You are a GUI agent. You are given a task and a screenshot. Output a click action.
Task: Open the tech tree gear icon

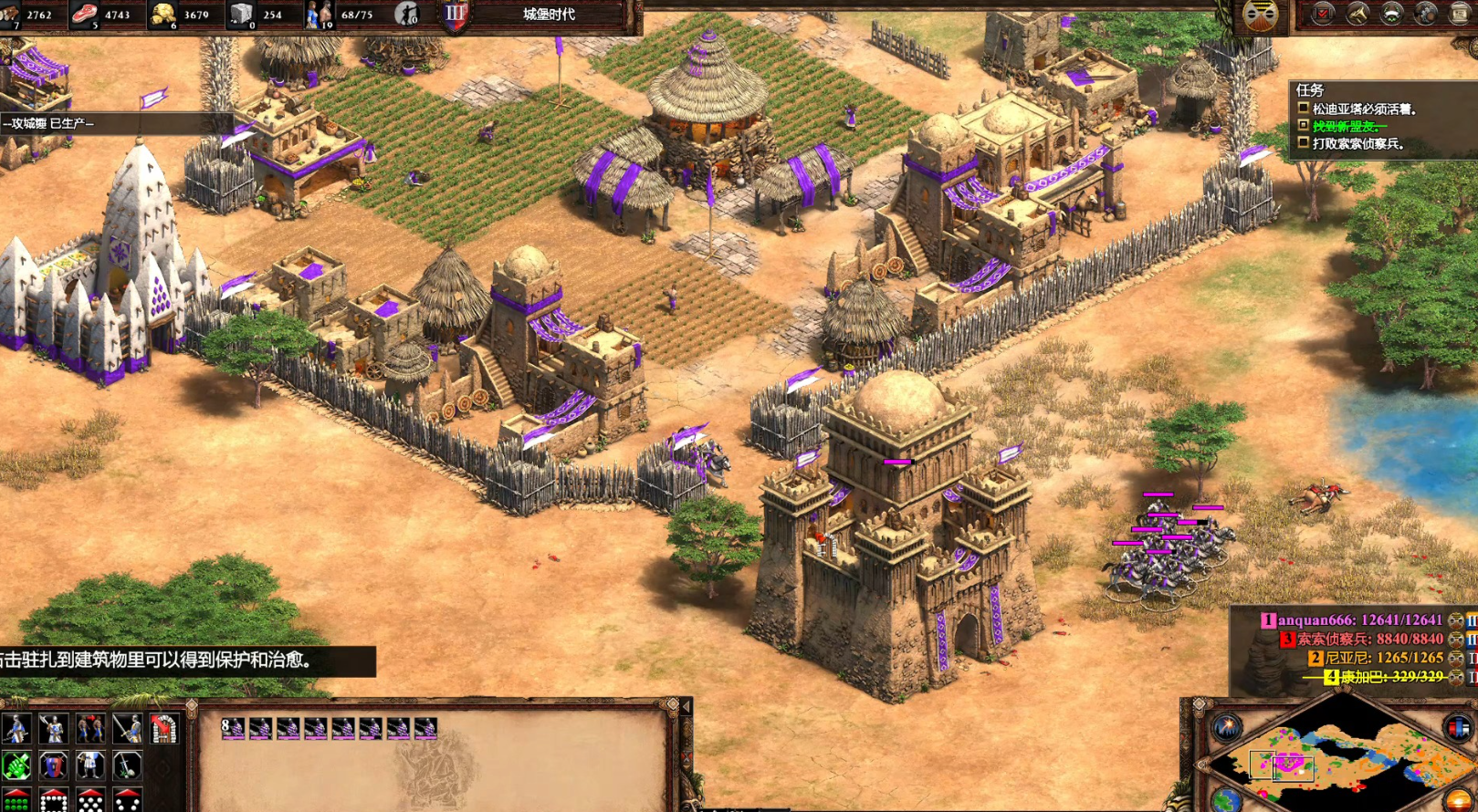1425,14
